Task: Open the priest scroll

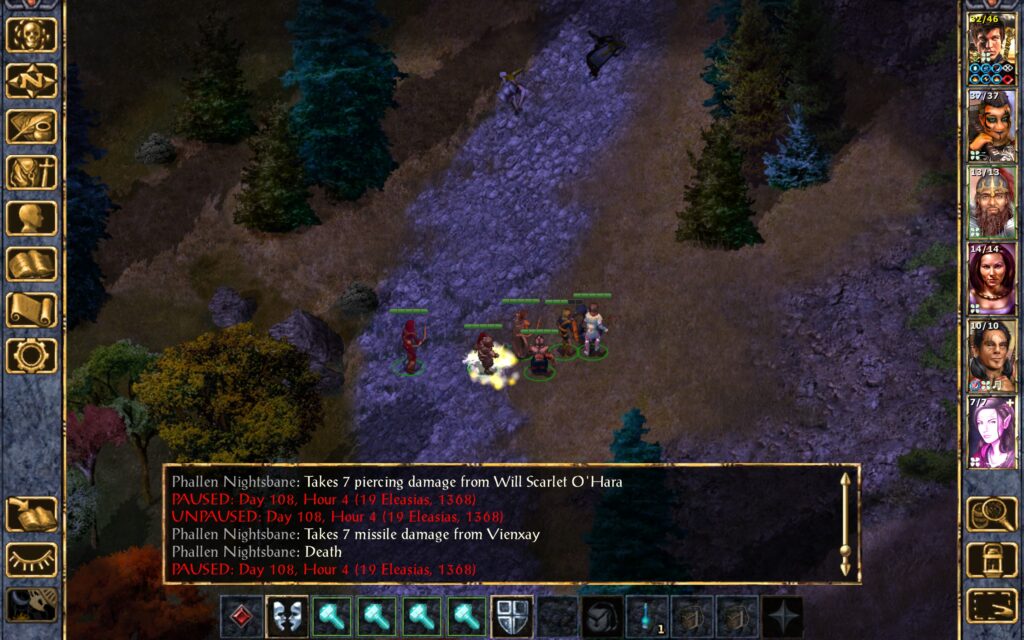Action: point(32,310)
